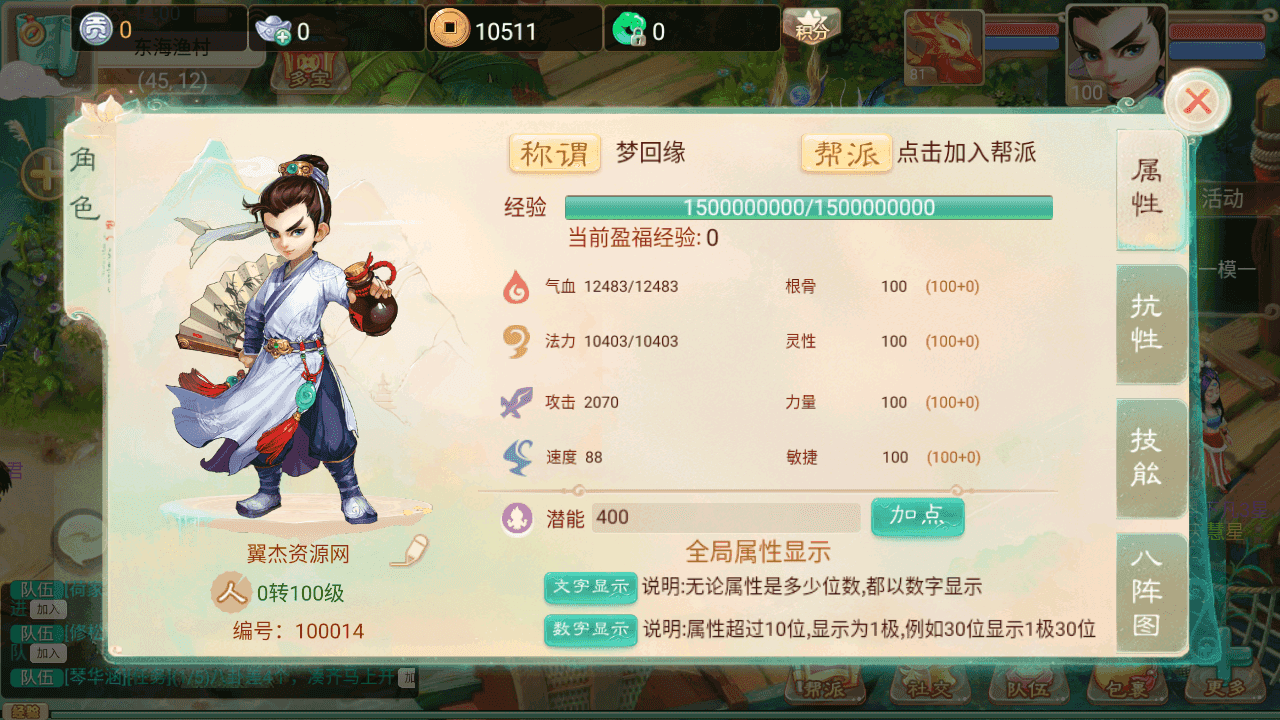1280x720 pixels.
Task: Close the character panel with the red X
Action: coord(1197,101)
